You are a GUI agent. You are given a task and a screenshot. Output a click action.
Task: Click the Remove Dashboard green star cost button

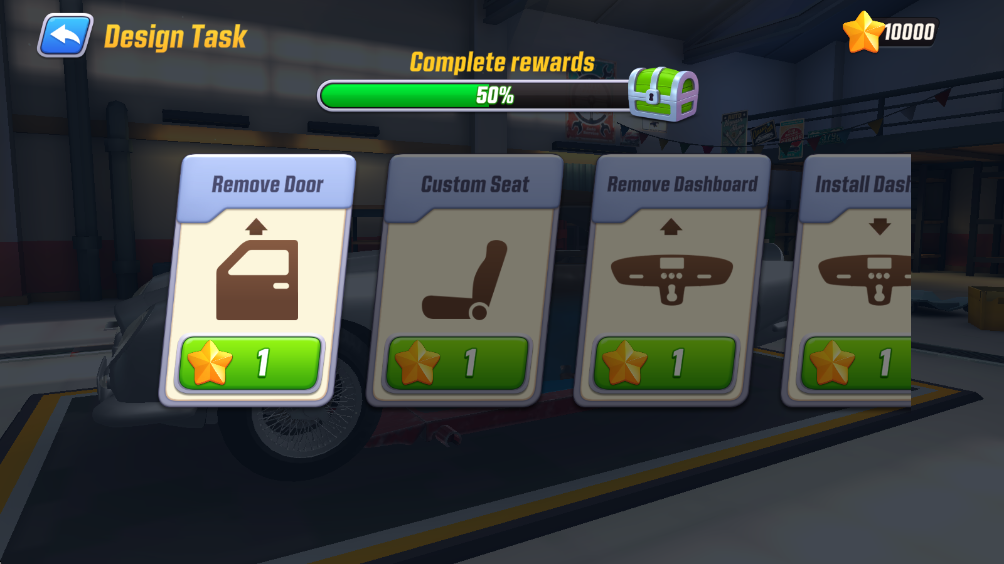666,363
